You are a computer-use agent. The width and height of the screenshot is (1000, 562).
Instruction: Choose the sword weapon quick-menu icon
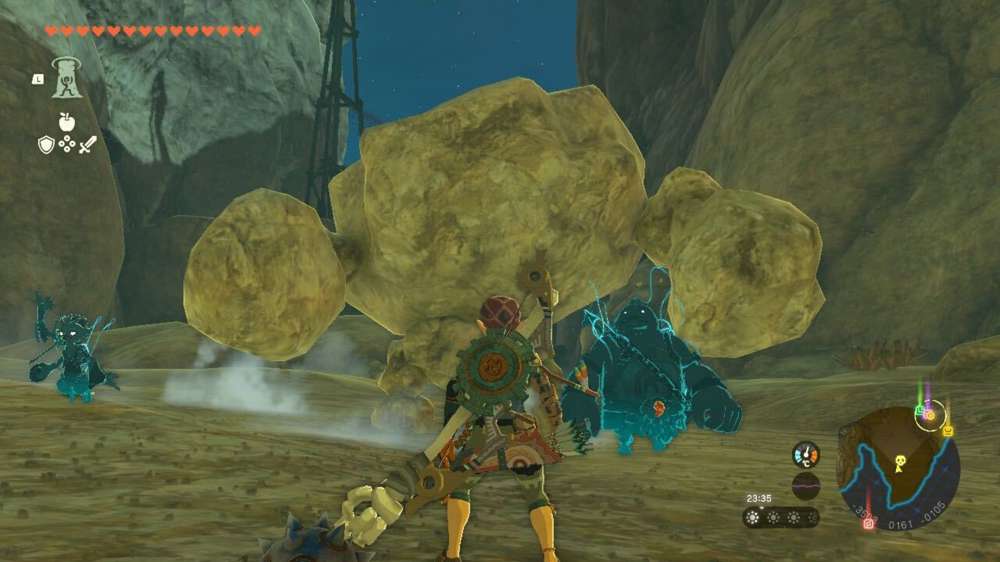click(x=88, y=145)
